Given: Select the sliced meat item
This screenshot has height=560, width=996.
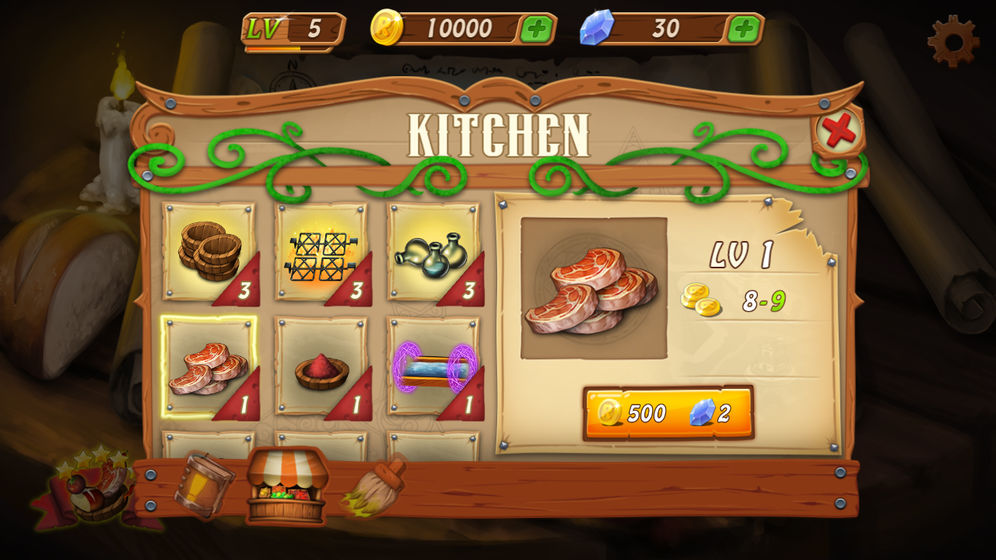Looking at the screenshot, I should (209, 367).
